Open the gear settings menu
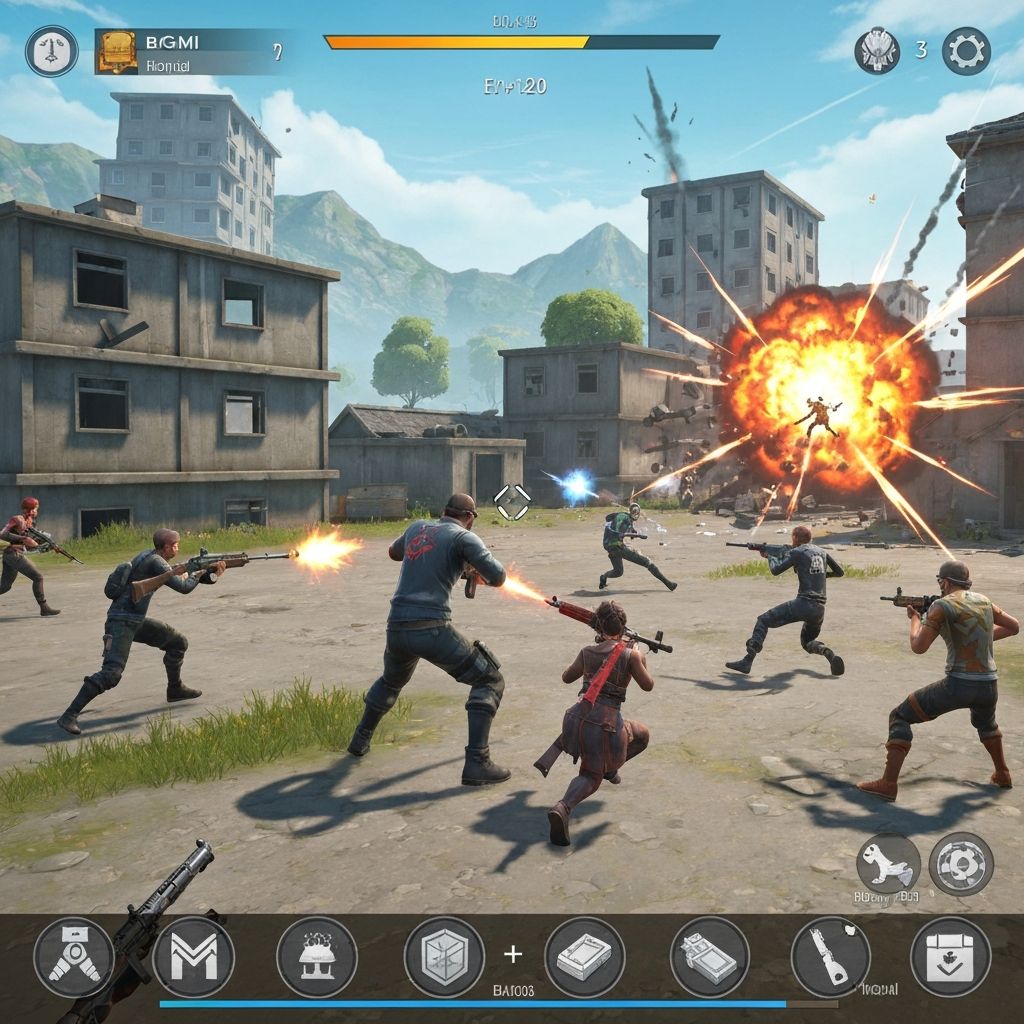This screenshot has width=1024, height=1024. pyautogui.click(x=966, y=51)
